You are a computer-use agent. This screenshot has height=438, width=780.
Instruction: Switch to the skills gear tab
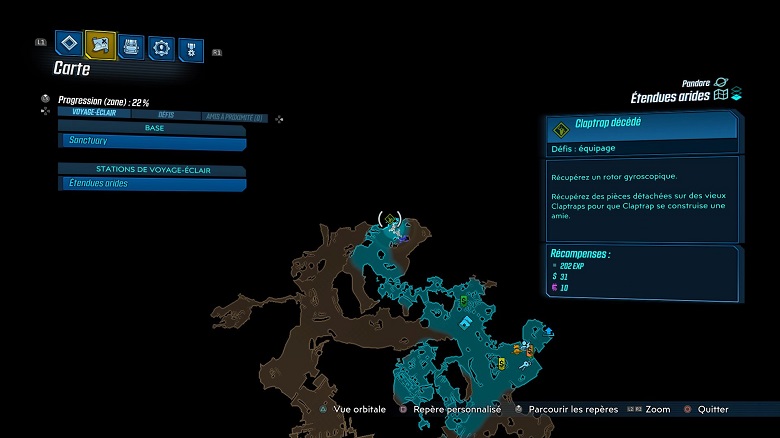coord(161,47)
